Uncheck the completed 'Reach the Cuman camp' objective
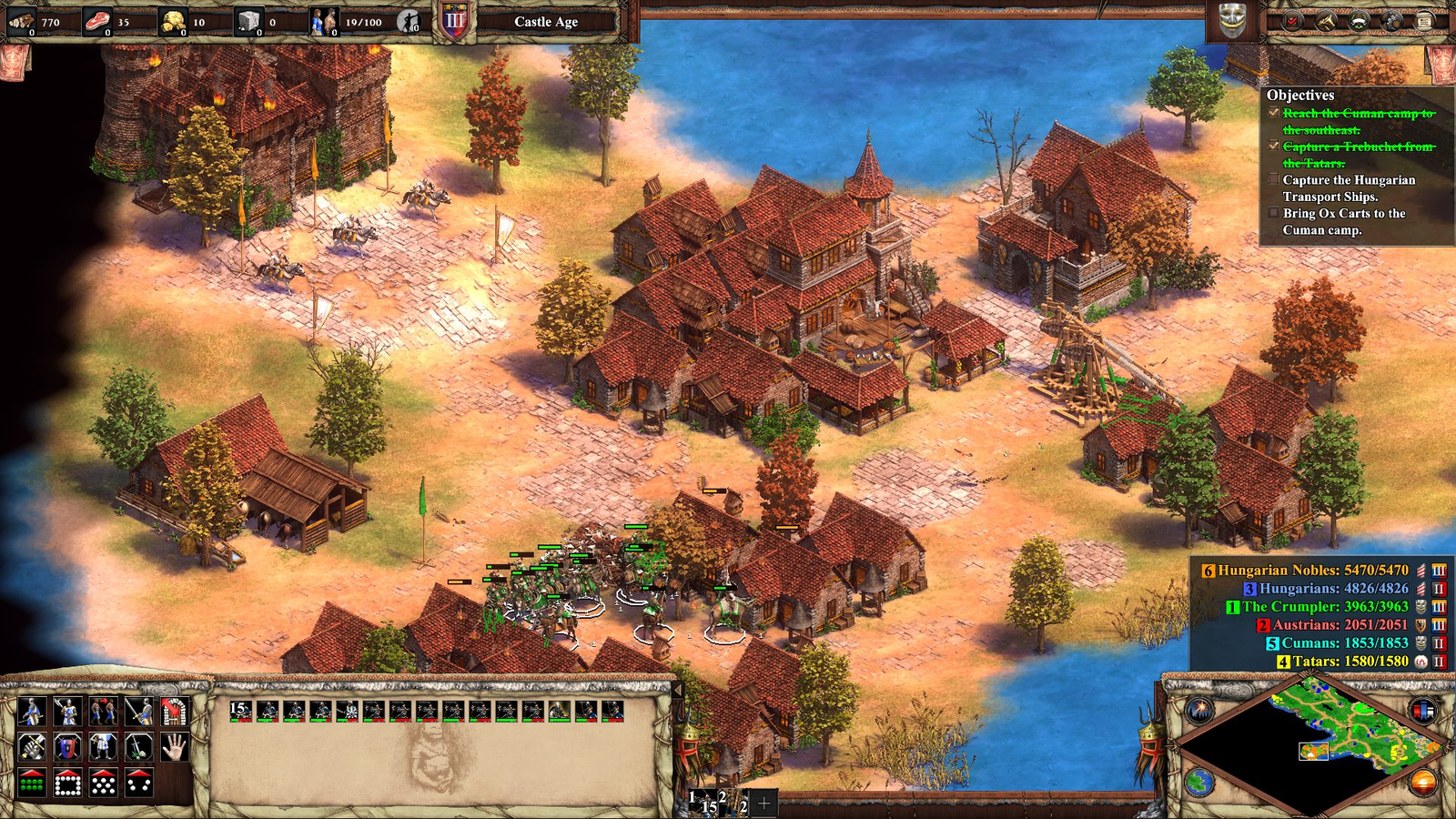 pyautogui.click(x=1272, y=114)
